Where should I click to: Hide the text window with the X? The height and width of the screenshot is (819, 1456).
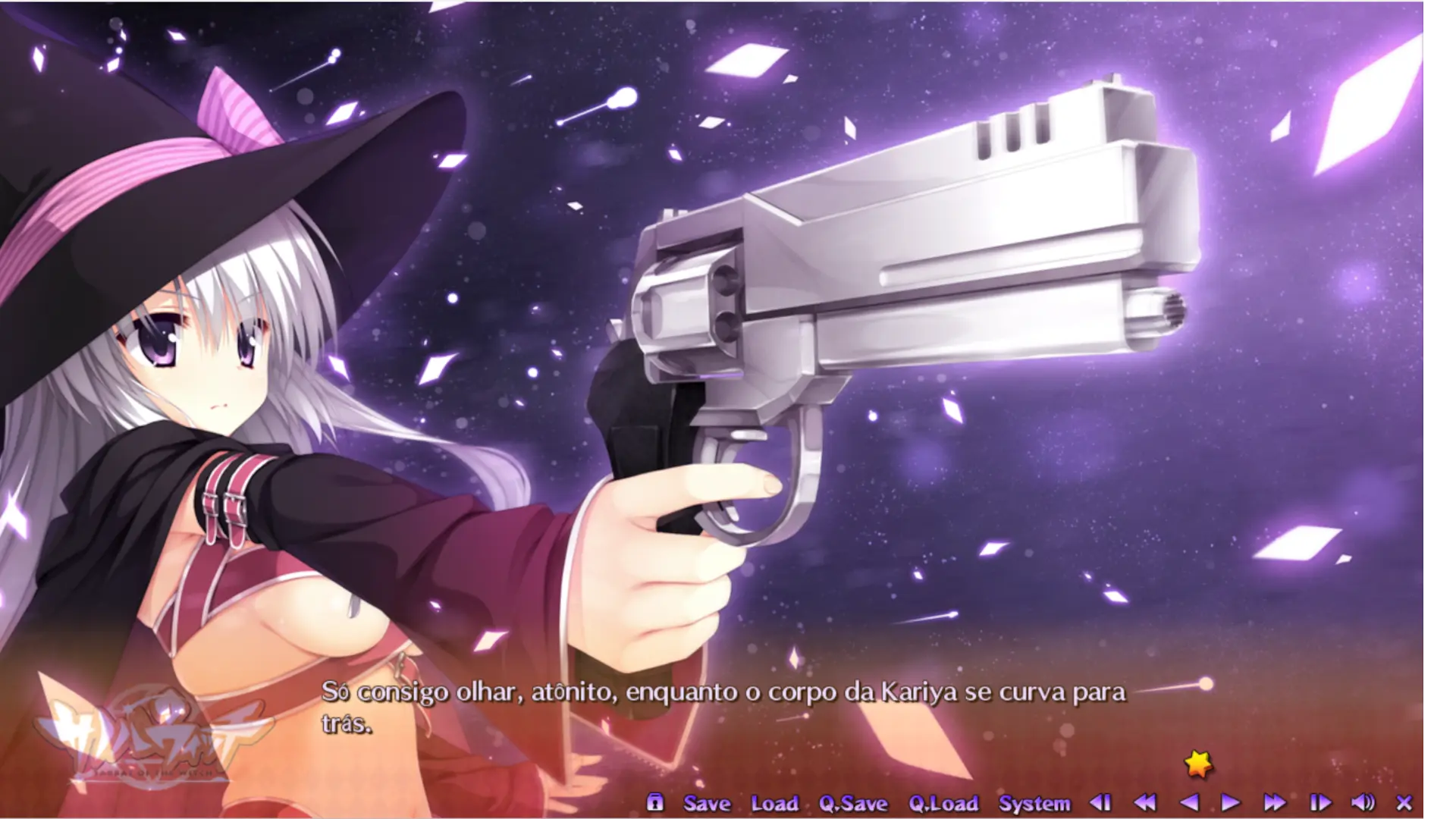click(1404, 802)
